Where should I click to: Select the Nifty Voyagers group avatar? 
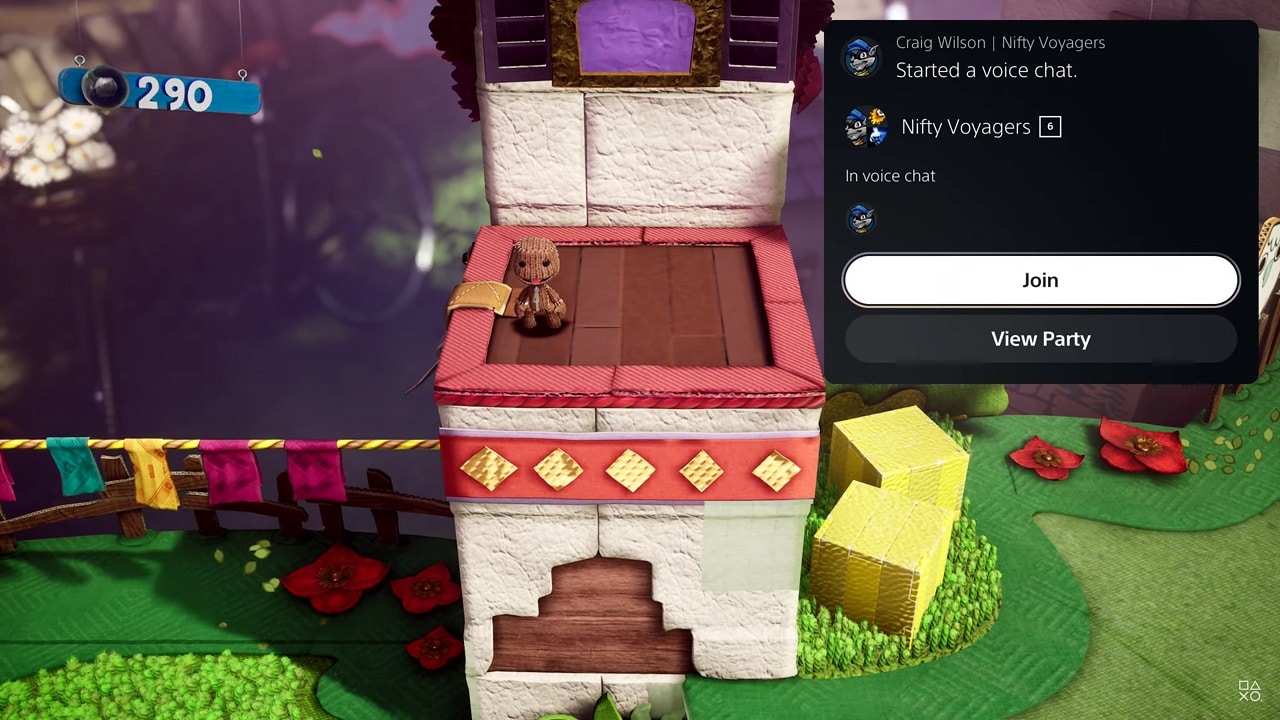coord(866,127)
